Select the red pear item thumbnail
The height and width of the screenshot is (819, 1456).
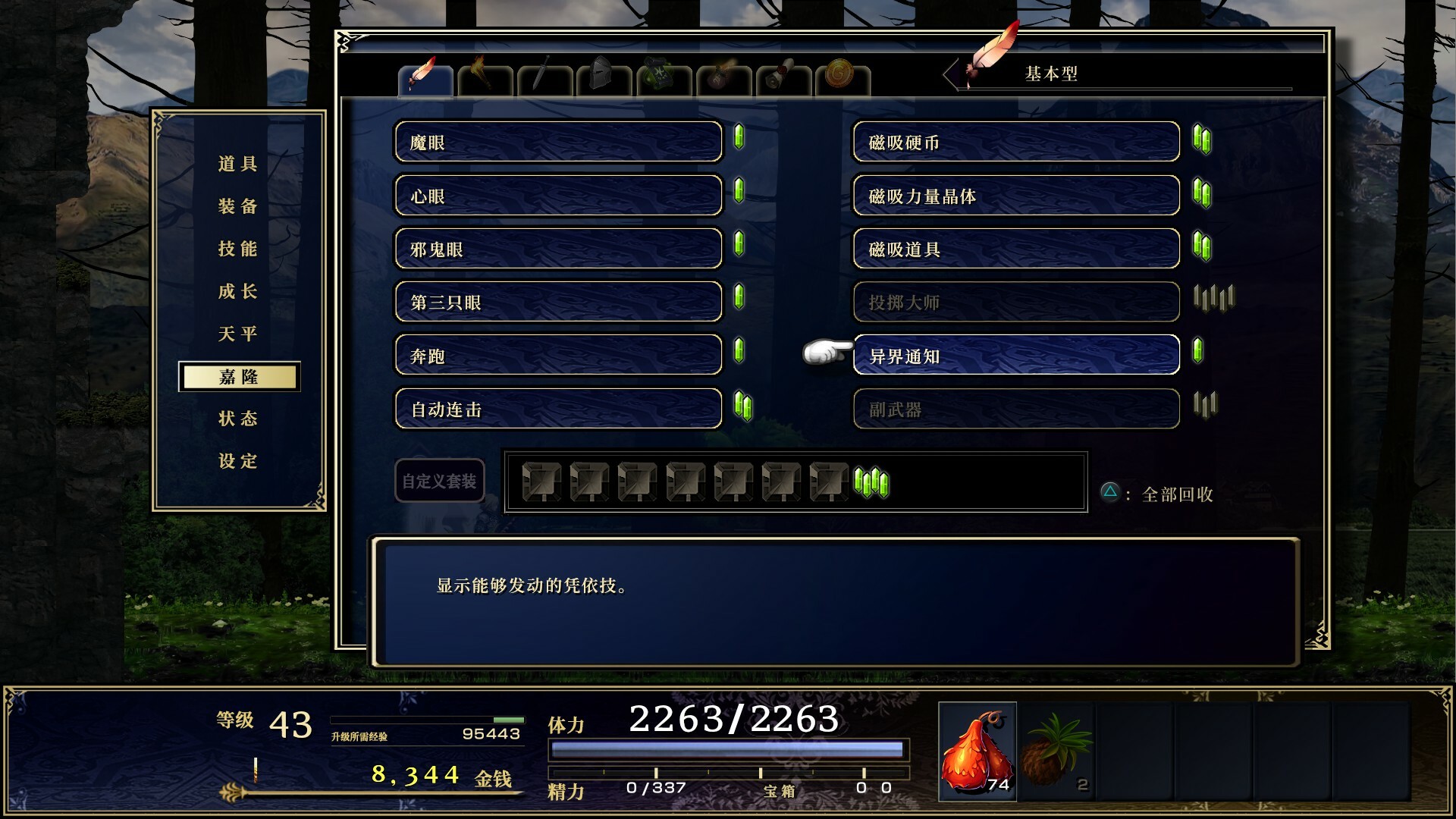[x=978, y=751]
